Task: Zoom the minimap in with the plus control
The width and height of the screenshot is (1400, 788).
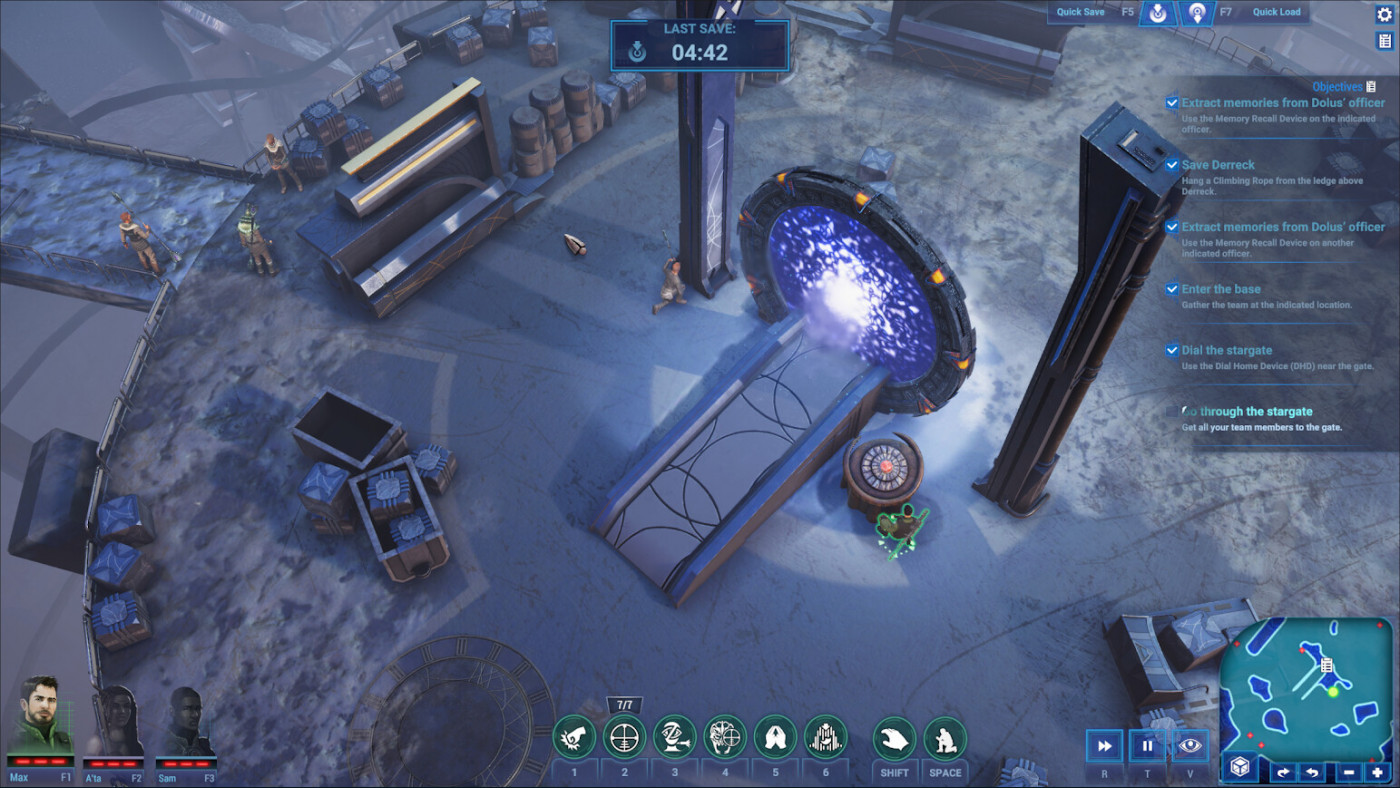Action: click(1378, 771)
